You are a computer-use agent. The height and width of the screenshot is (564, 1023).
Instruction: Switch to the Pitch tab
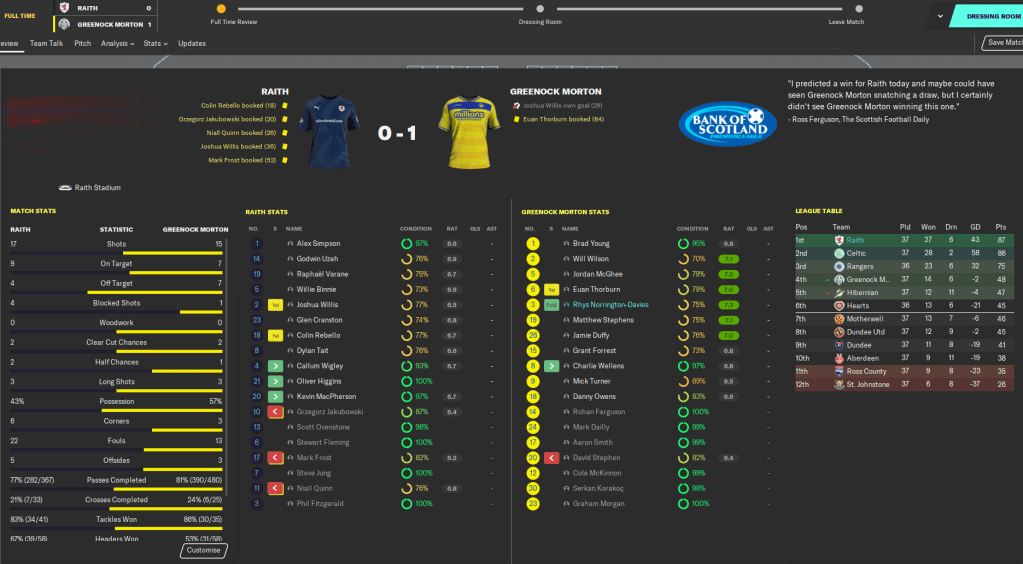click(x=83, y=44)
